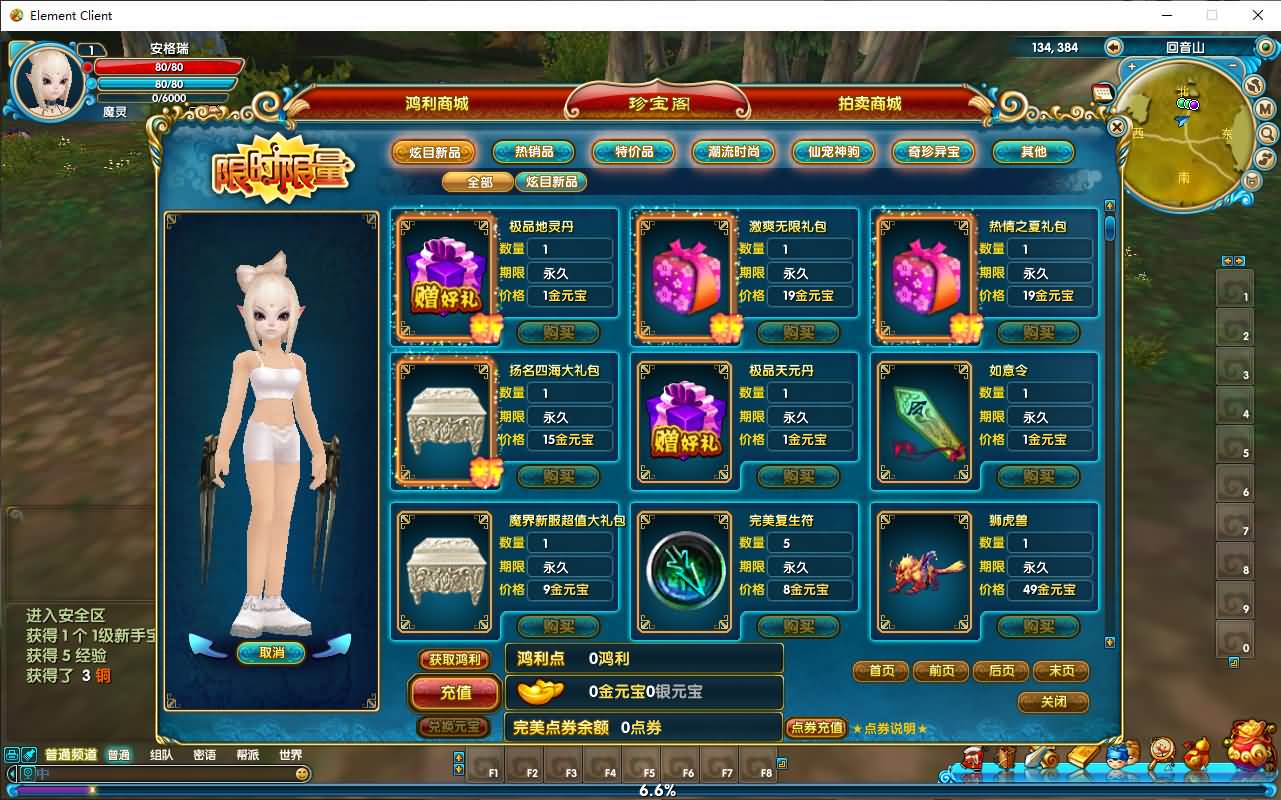Image resolution: width=1281 pixels, height=800 pixels.
Task: Click the 充值 recharge button
Action: [455, 691]
